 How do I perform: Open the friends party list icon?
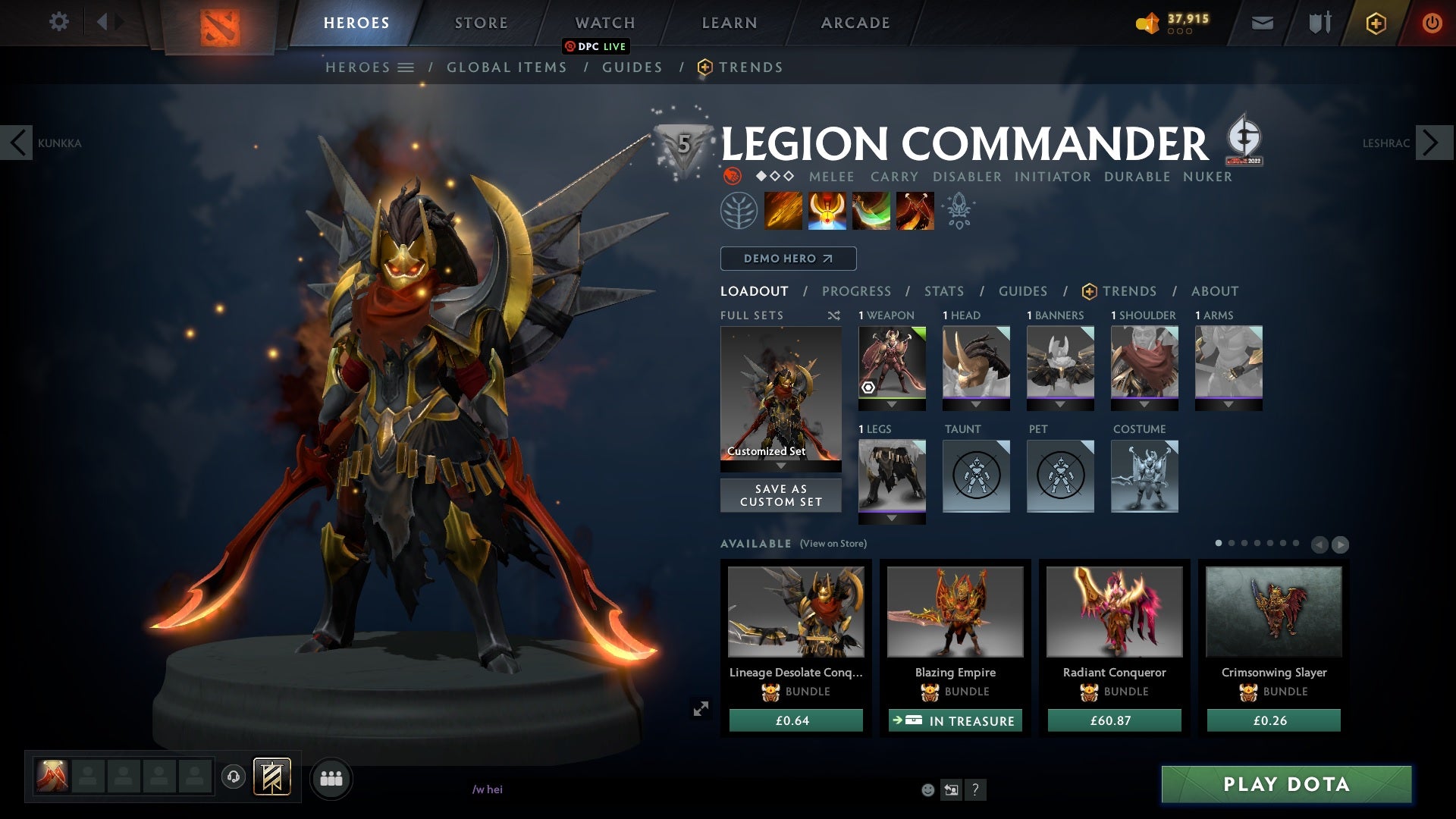pyautogui.click(x=331, y=777)
